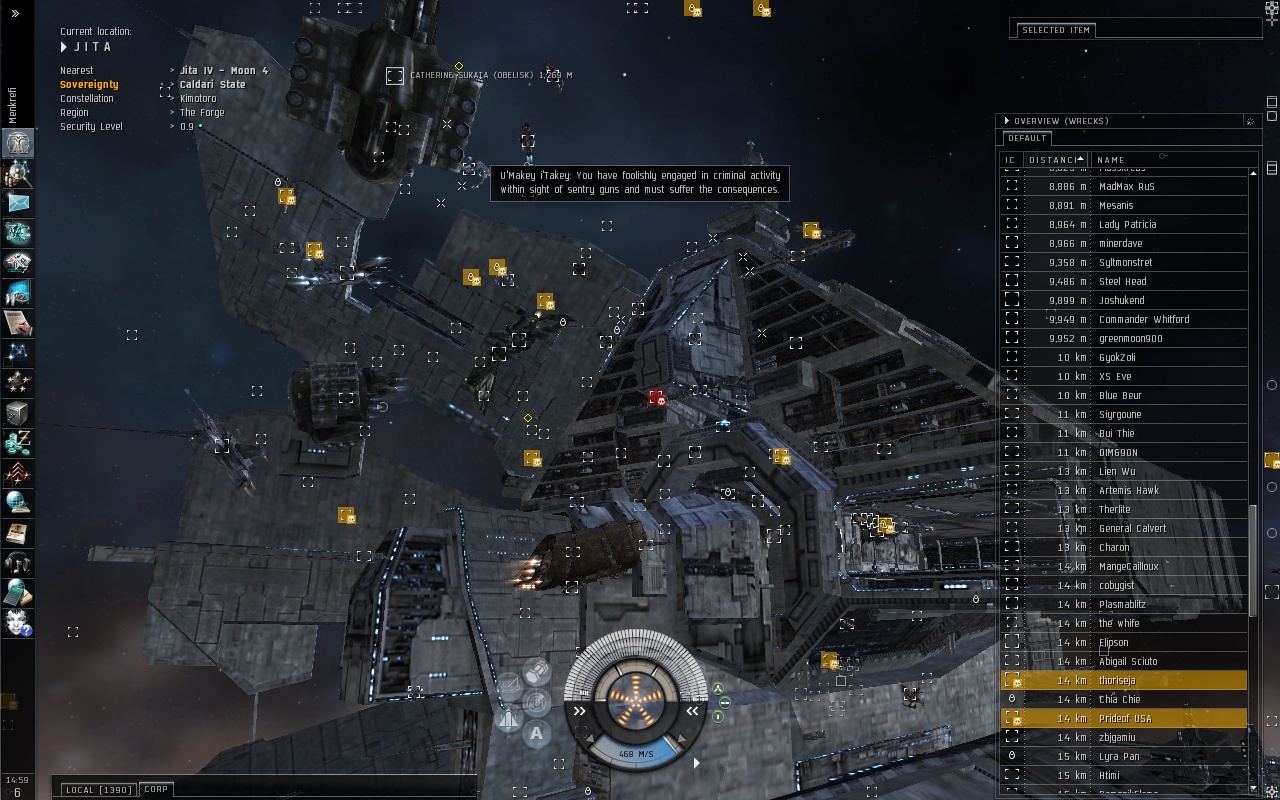Open the mail envelope icon
Screen dimensions: 1280x800
(x=17, y=203)
